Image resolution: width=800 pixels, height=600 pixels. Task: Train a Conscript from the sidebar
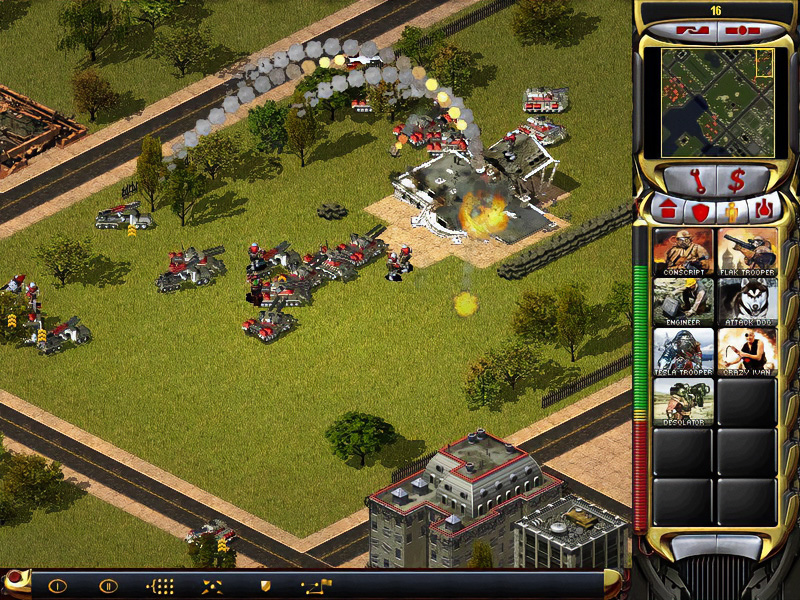coord(683,251)
